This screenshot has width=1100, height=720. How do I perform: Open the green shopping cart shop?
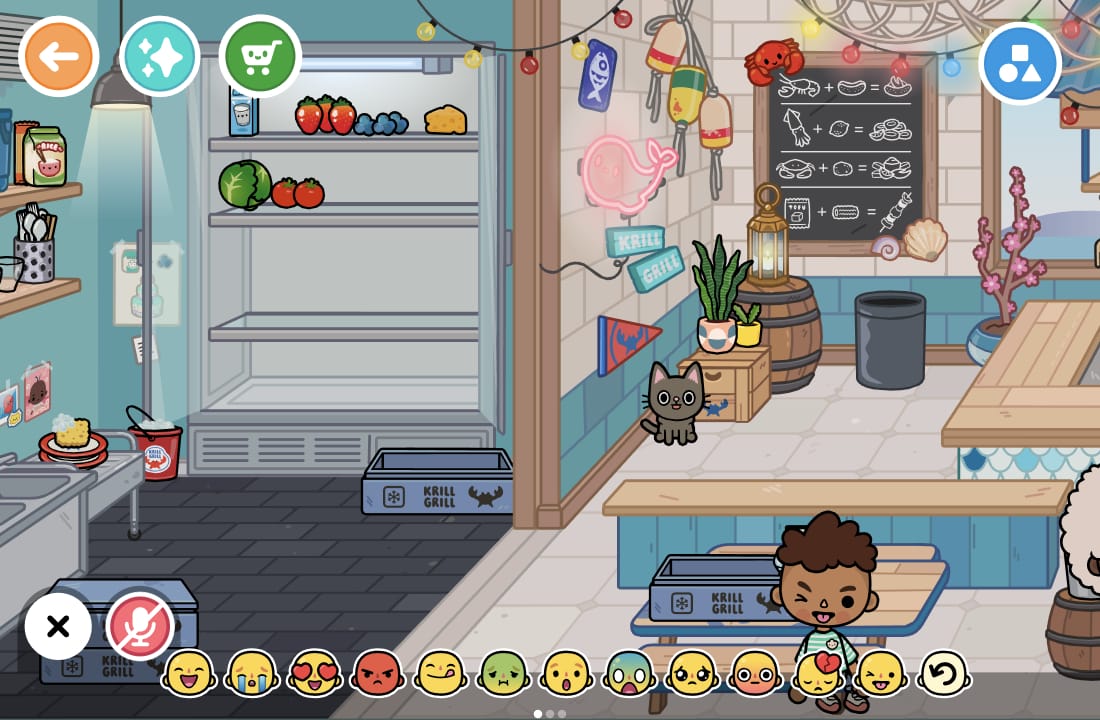click(260, 56)
